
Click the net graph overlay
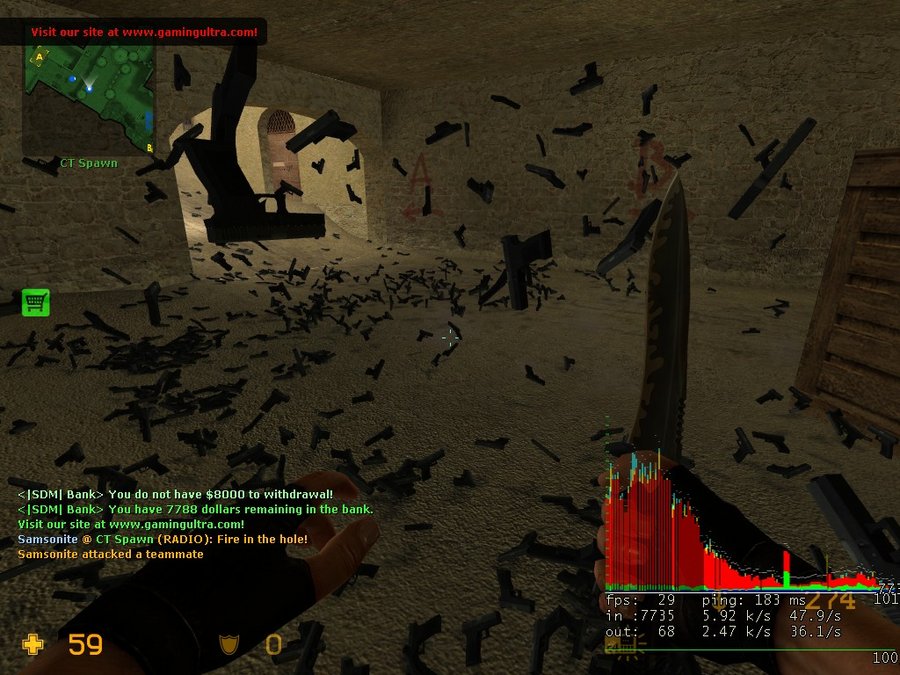[740, 540]
